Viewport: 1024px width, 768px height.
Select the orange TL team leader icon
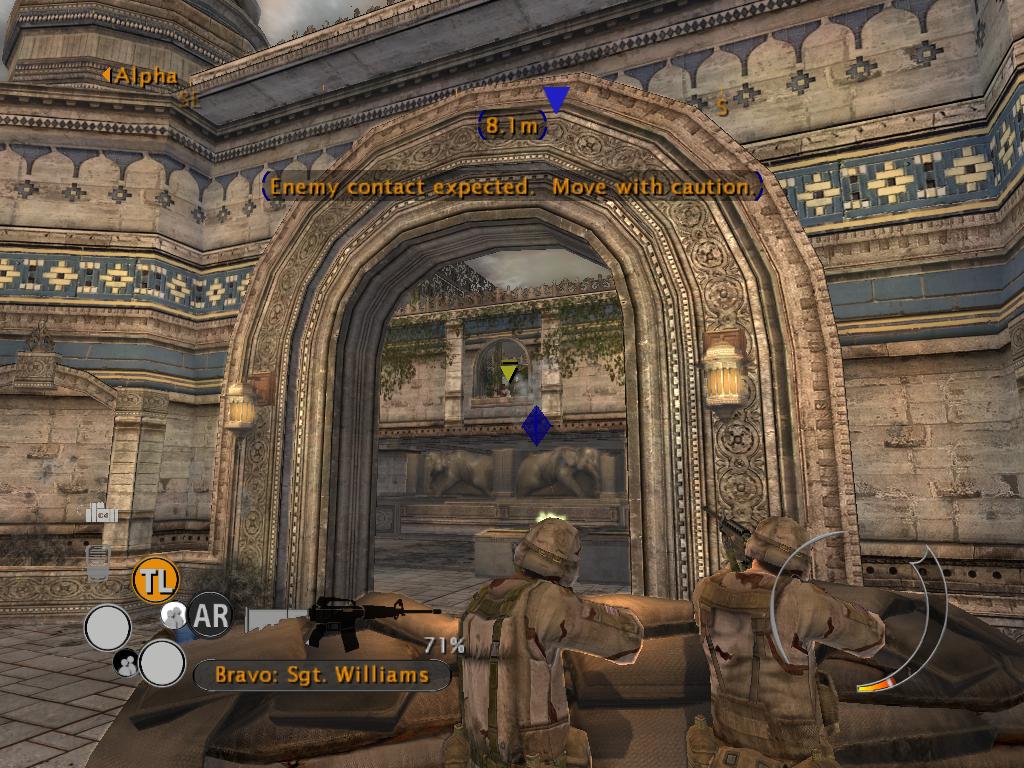155,579
